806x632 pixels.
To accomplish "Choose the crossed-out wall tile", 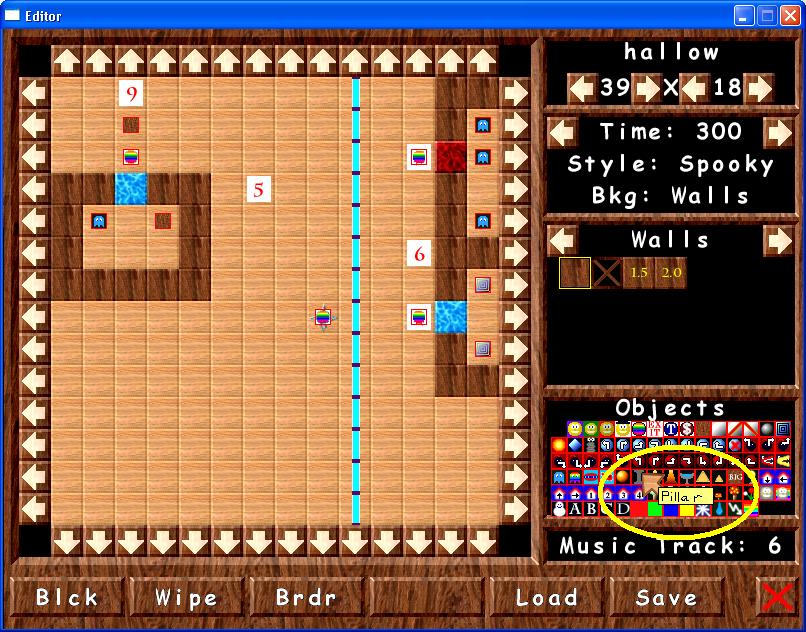I will click(x=606, y=273).
